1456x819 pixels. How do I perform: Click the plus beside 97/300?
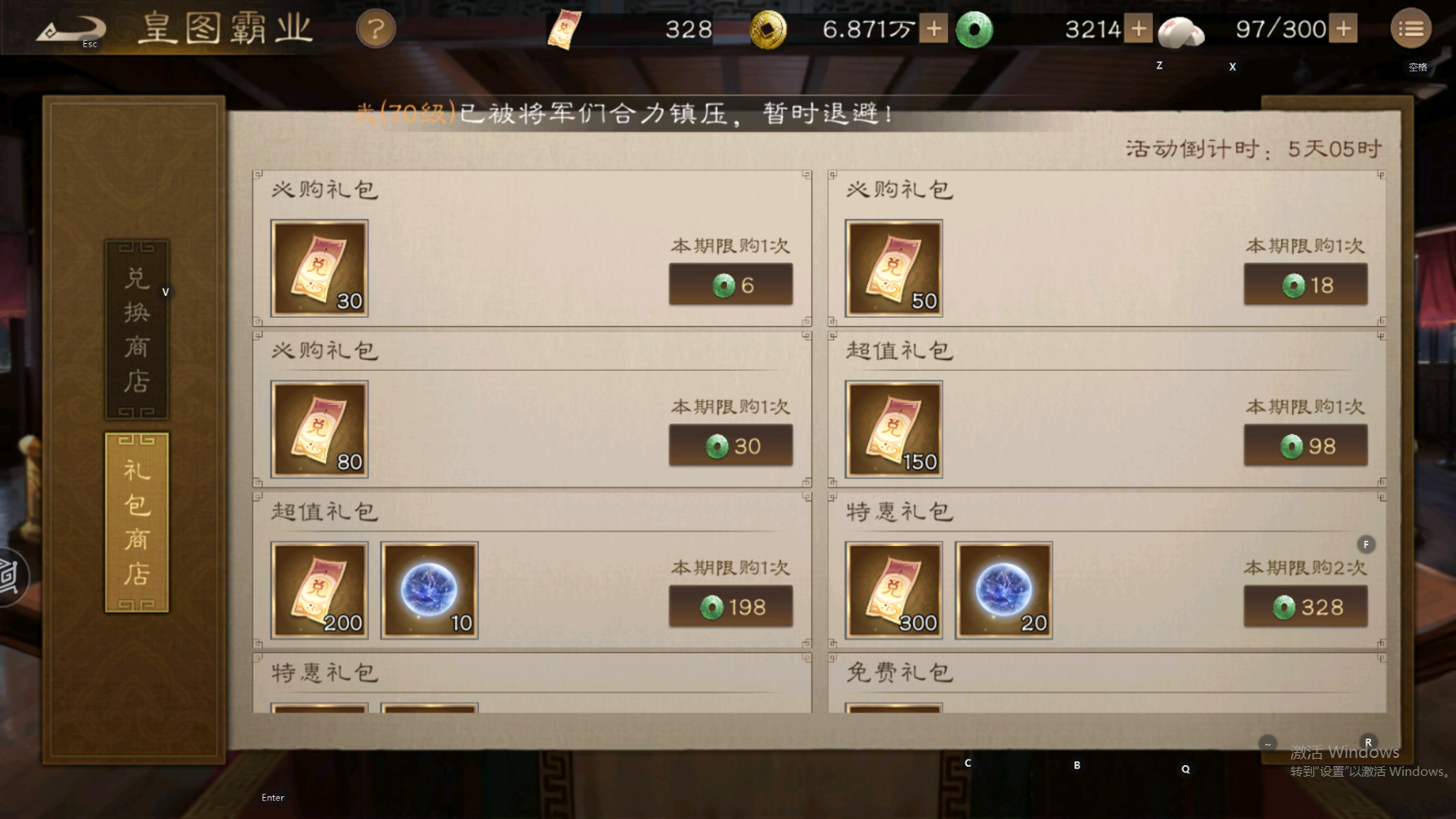pyautogui.click(x=1344, y=29)
